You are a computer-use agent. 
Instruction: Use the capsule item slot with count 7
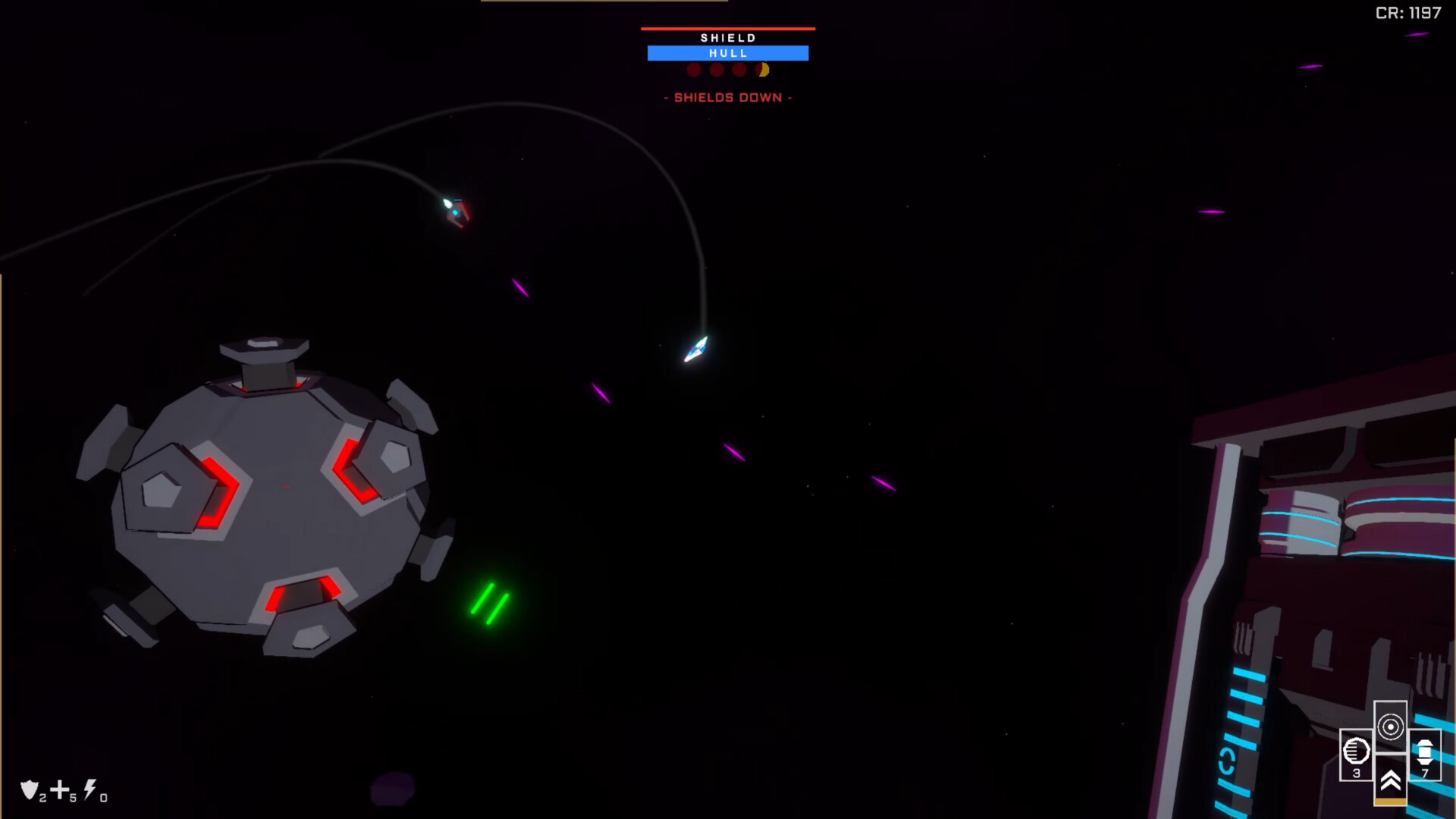tap(1424, 753)
